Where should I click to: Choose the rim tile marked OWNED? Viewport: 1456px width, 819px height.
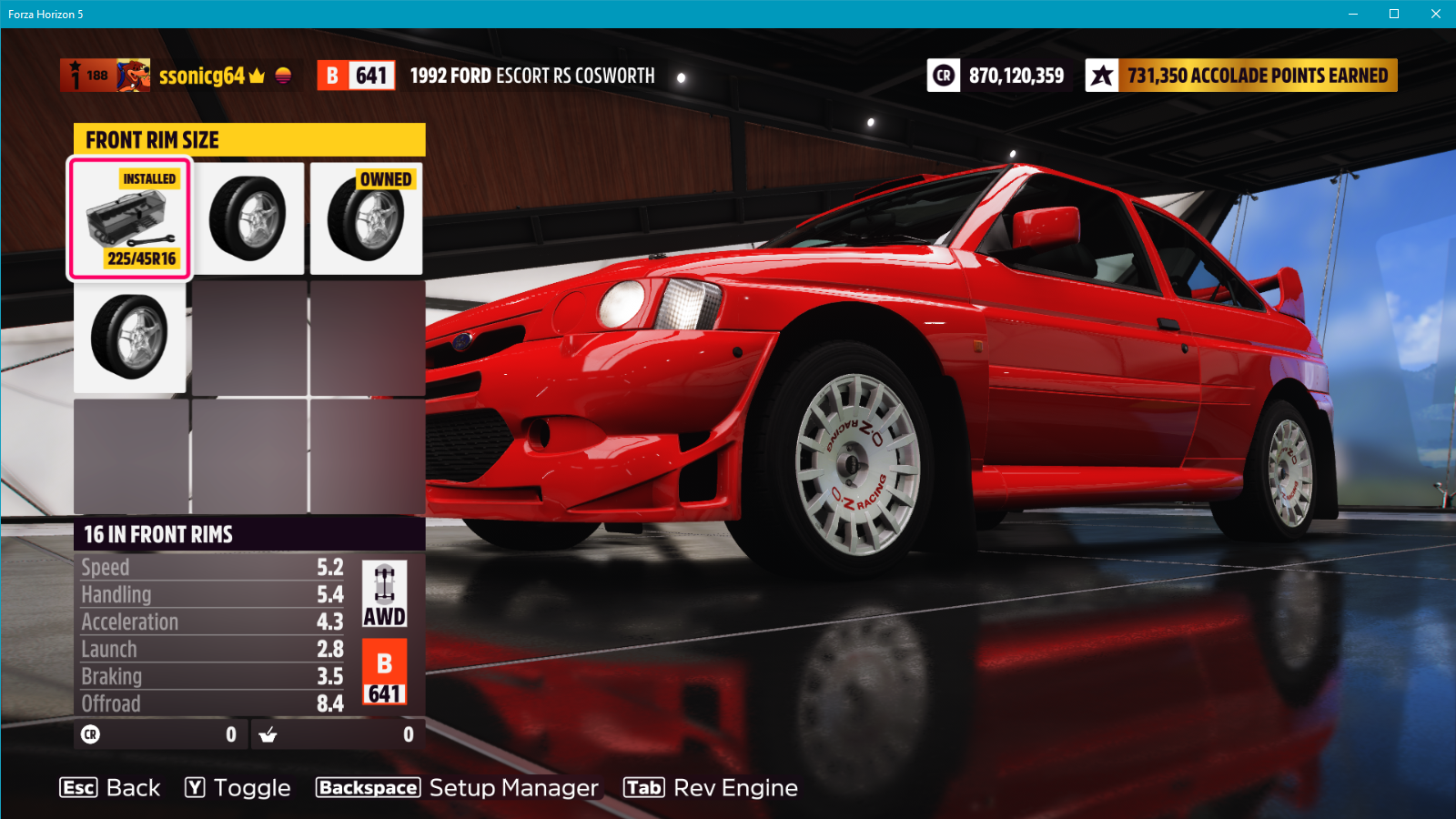(x=366, y=219)
